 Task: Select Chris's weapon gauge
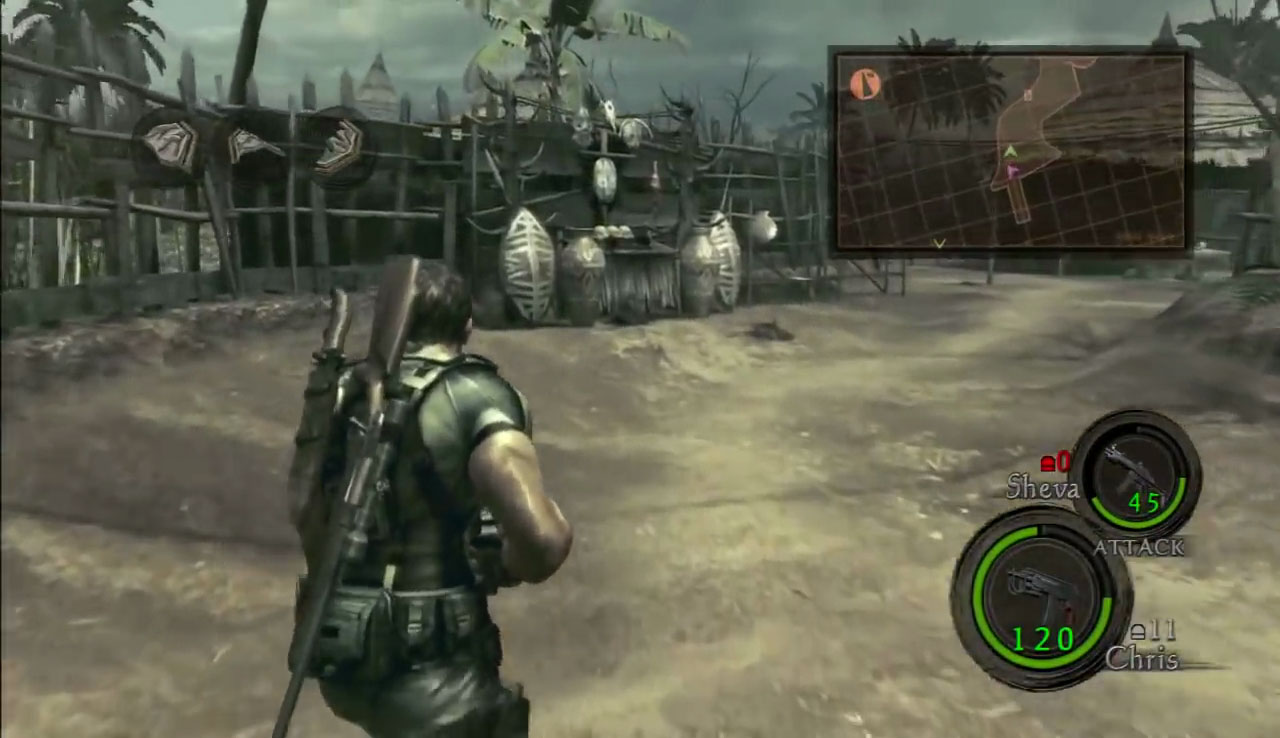click(1041, 597)
